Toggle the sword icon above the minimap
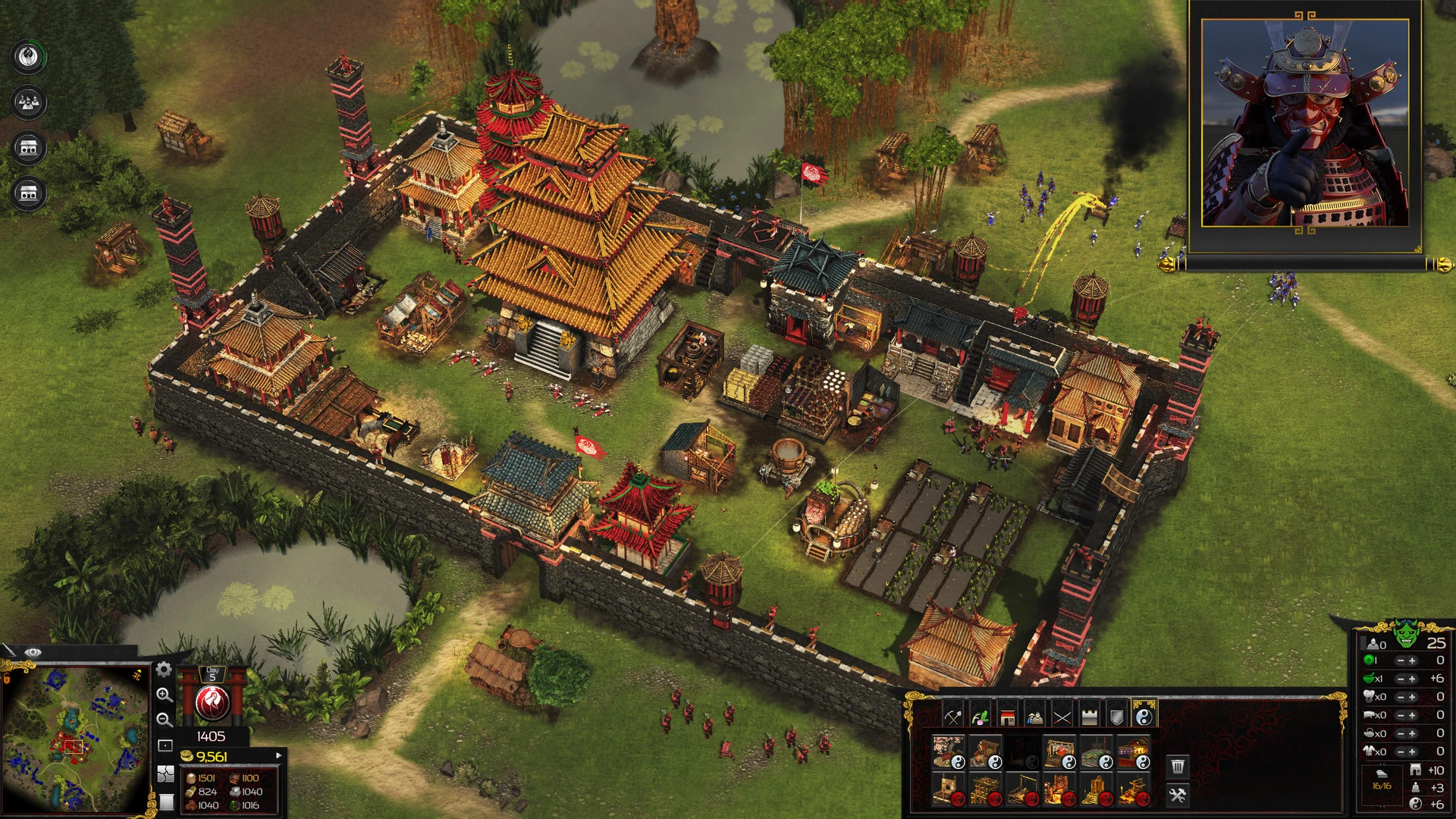1456x819 pixels. 11,651
